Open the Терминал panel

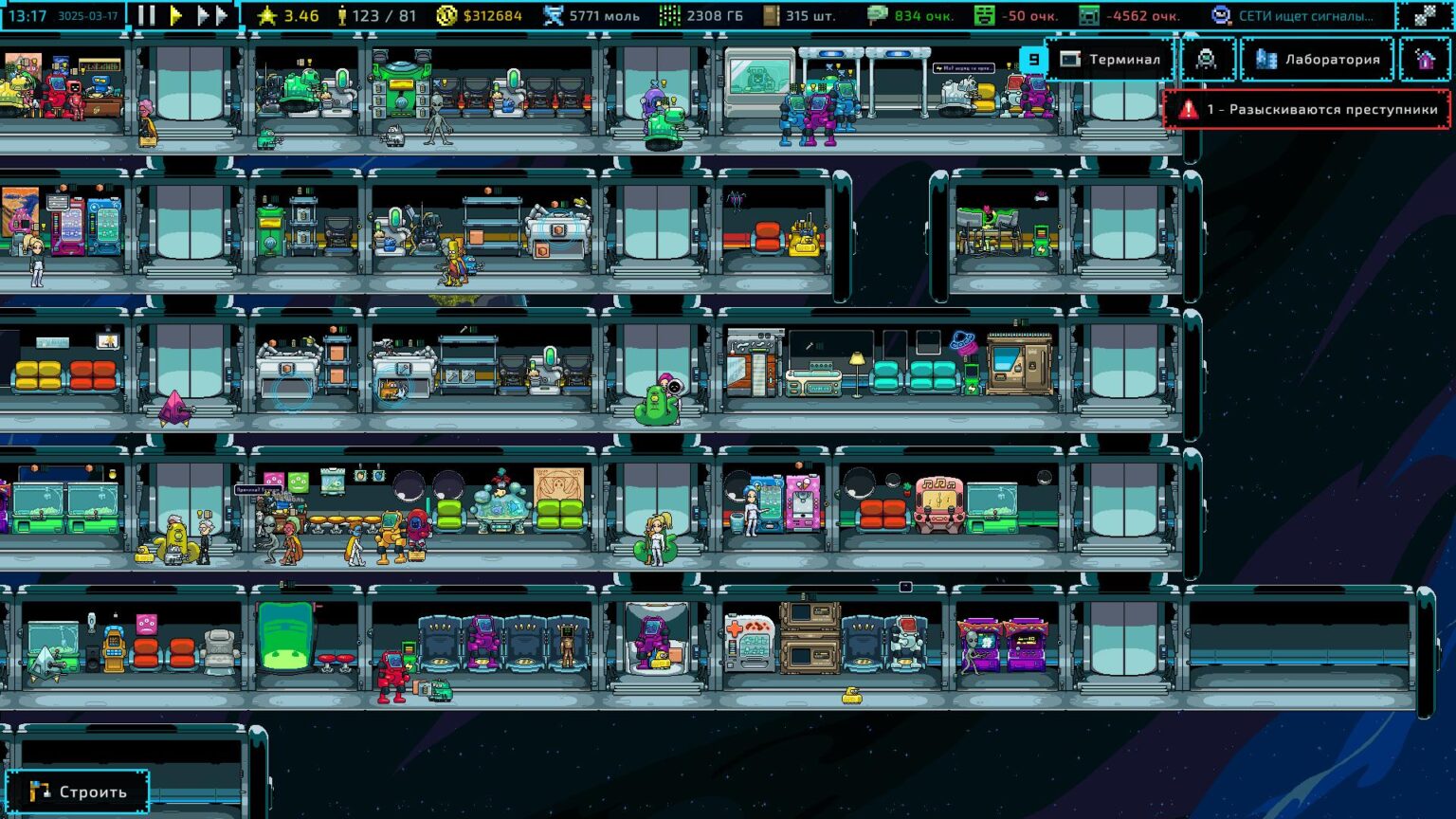click(1111, 60)
